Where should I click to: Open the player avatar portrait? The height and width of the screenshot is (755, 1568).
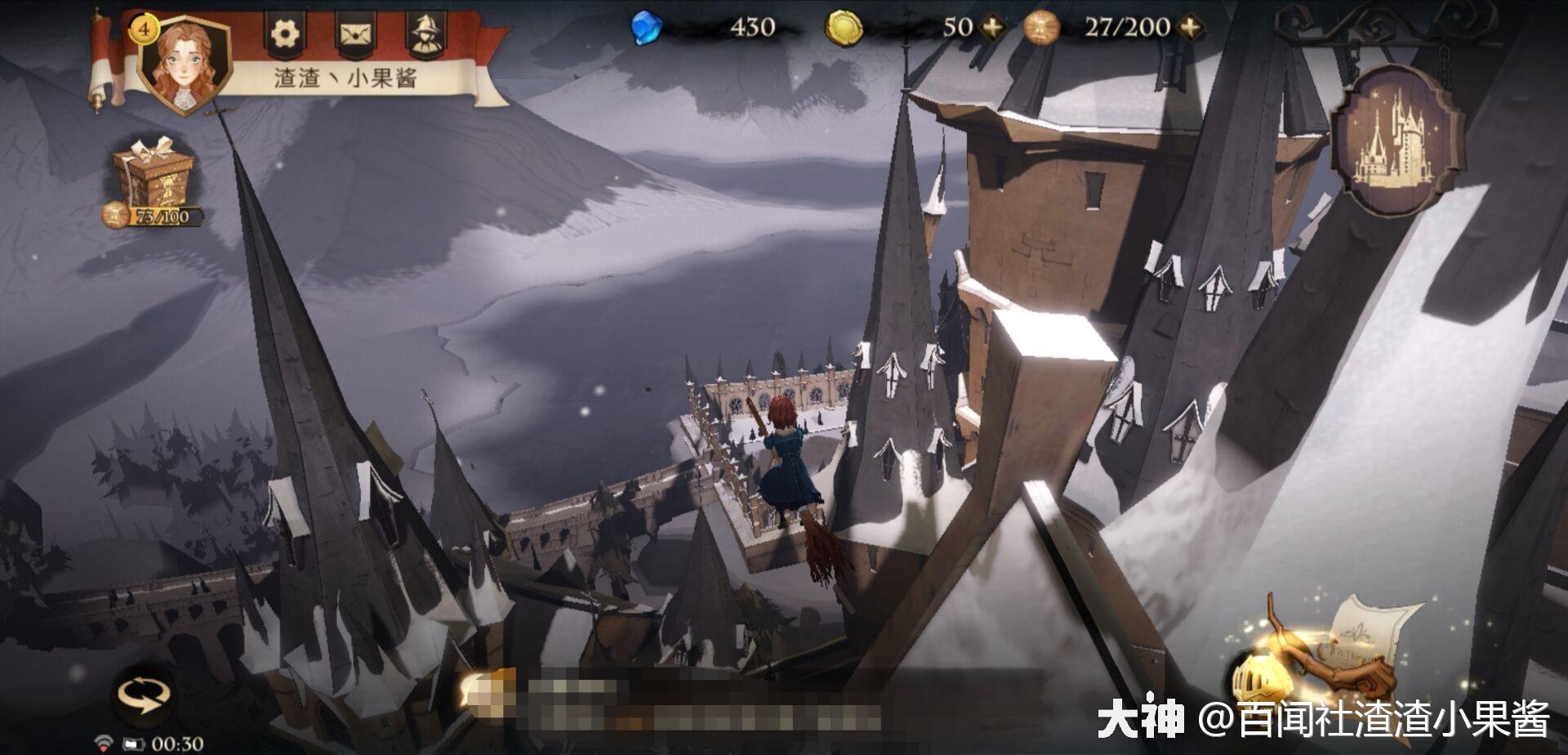tap(185, 65)
